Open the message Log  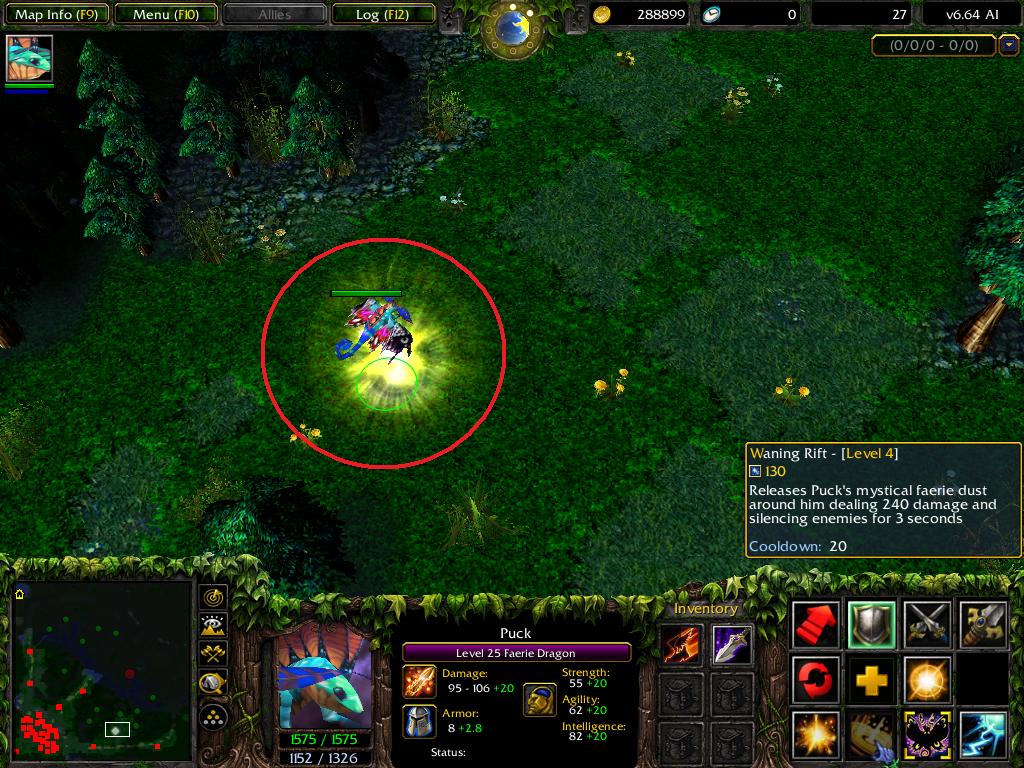pyautogui.click(x=381, y=15)
